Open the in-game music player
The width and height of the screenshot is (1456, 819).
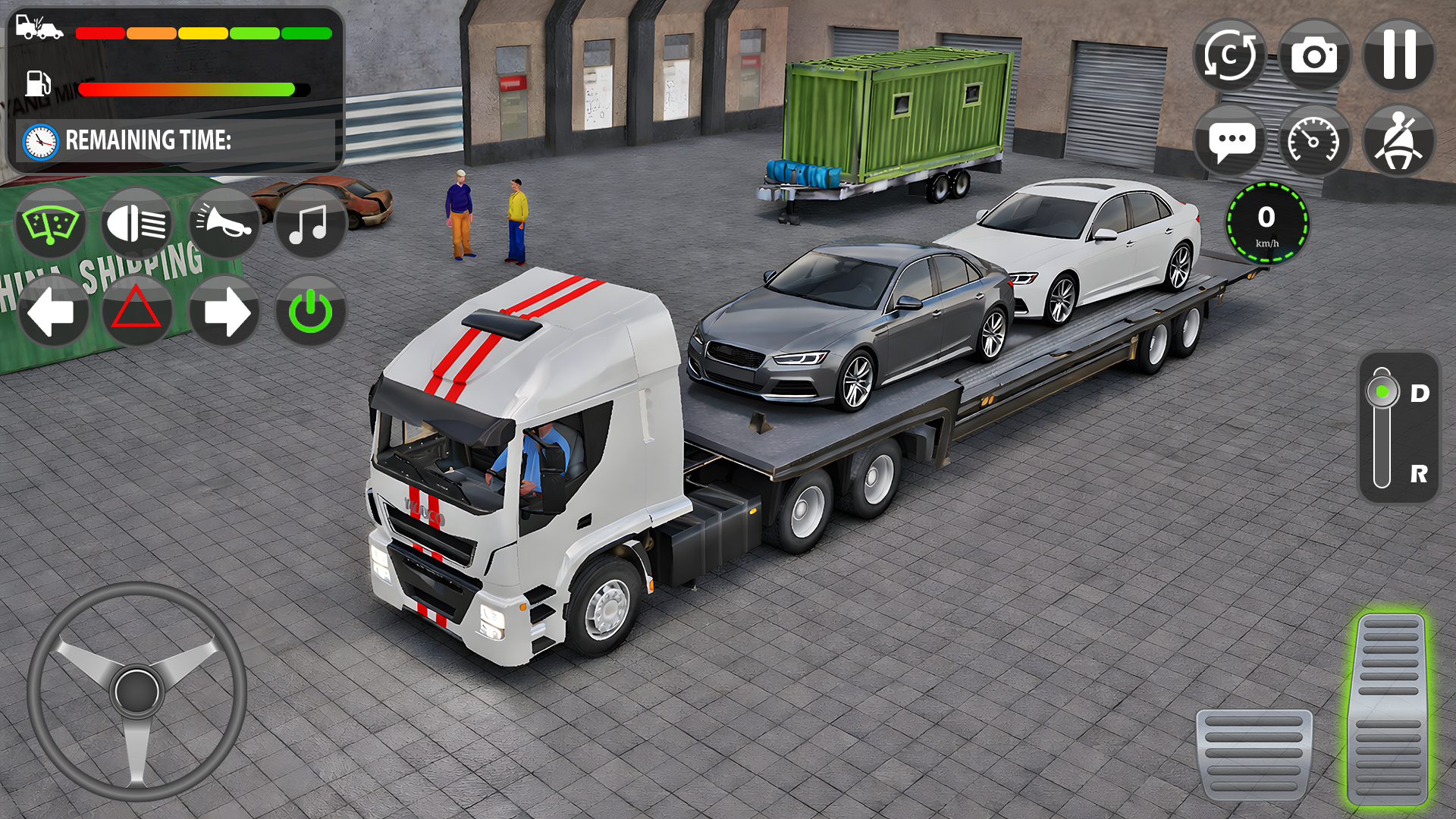click(x=310, y=223)
